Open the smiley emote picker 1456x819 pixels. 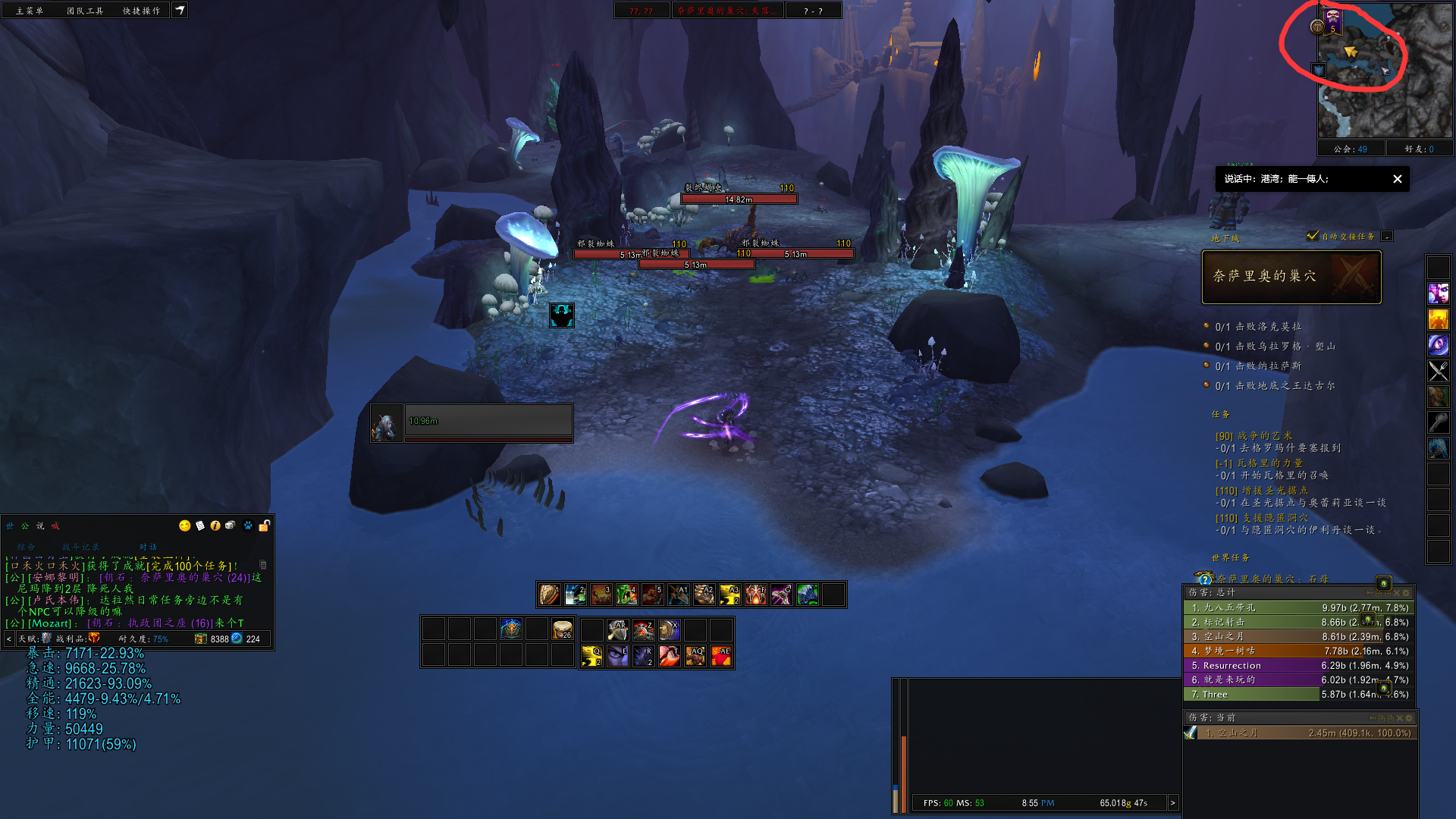(184, 526)
